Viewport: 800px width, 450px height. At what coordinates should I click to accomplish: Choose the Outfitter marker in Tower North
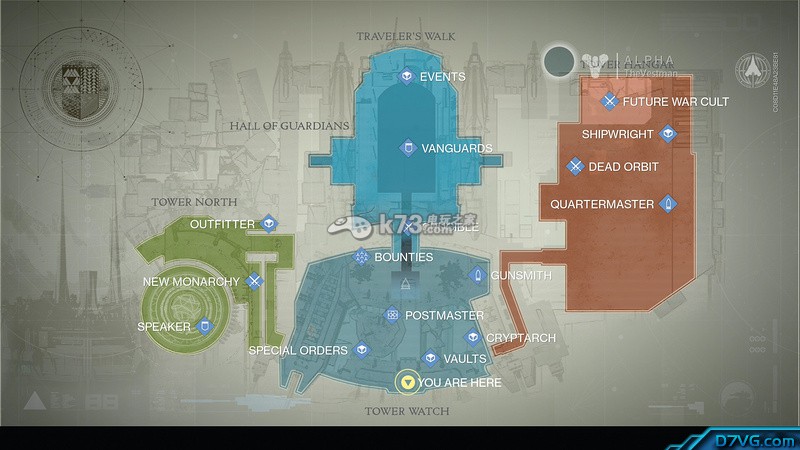click(x=268, y=224)
